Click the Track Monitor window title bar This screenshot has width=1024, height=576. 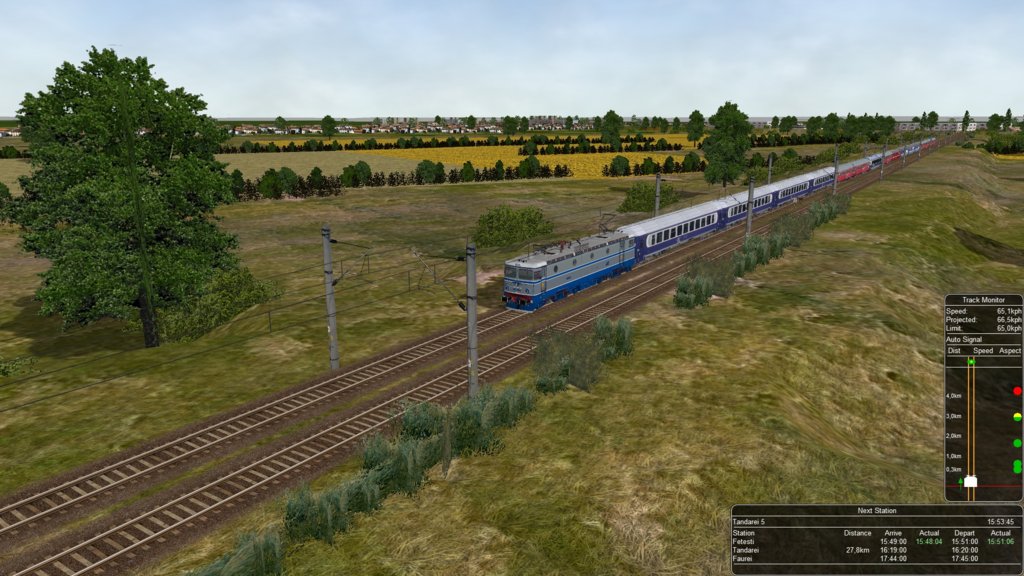point(983,300)
